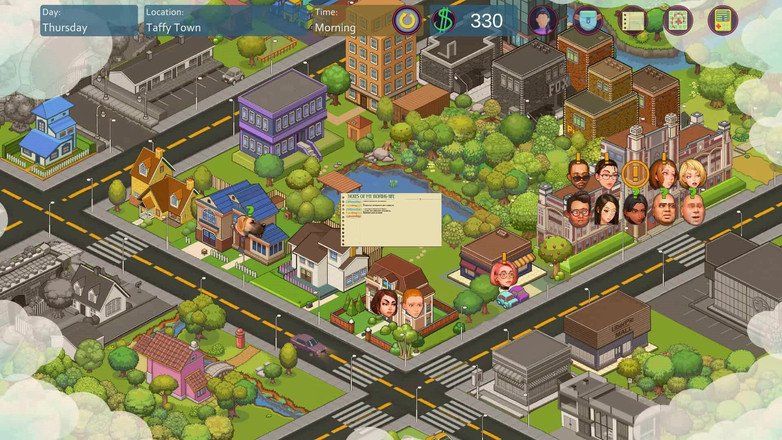Open the blue pocket inventory icon
The image size is (782, 440).
coord(587,20)
